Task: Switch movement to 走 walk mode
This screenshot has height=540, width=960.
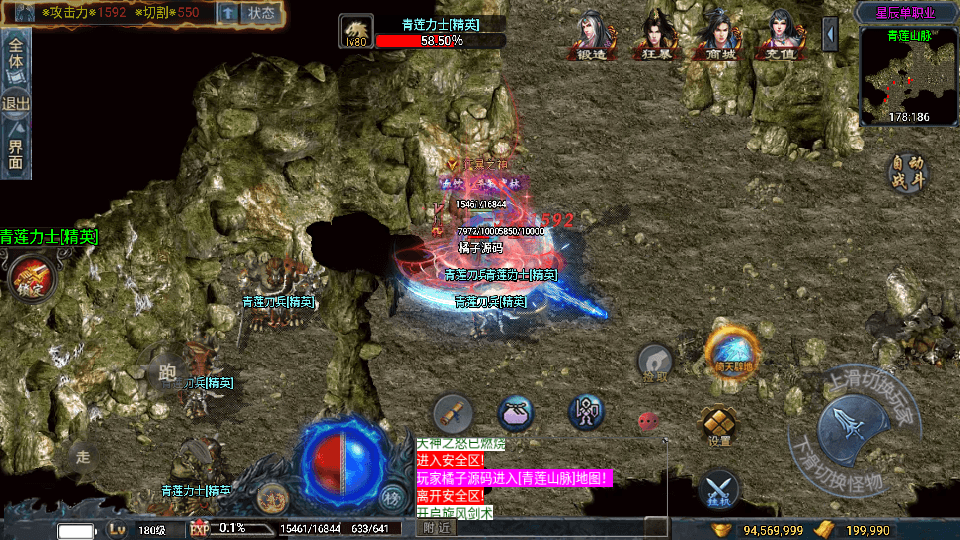Action: coord(84,457)
